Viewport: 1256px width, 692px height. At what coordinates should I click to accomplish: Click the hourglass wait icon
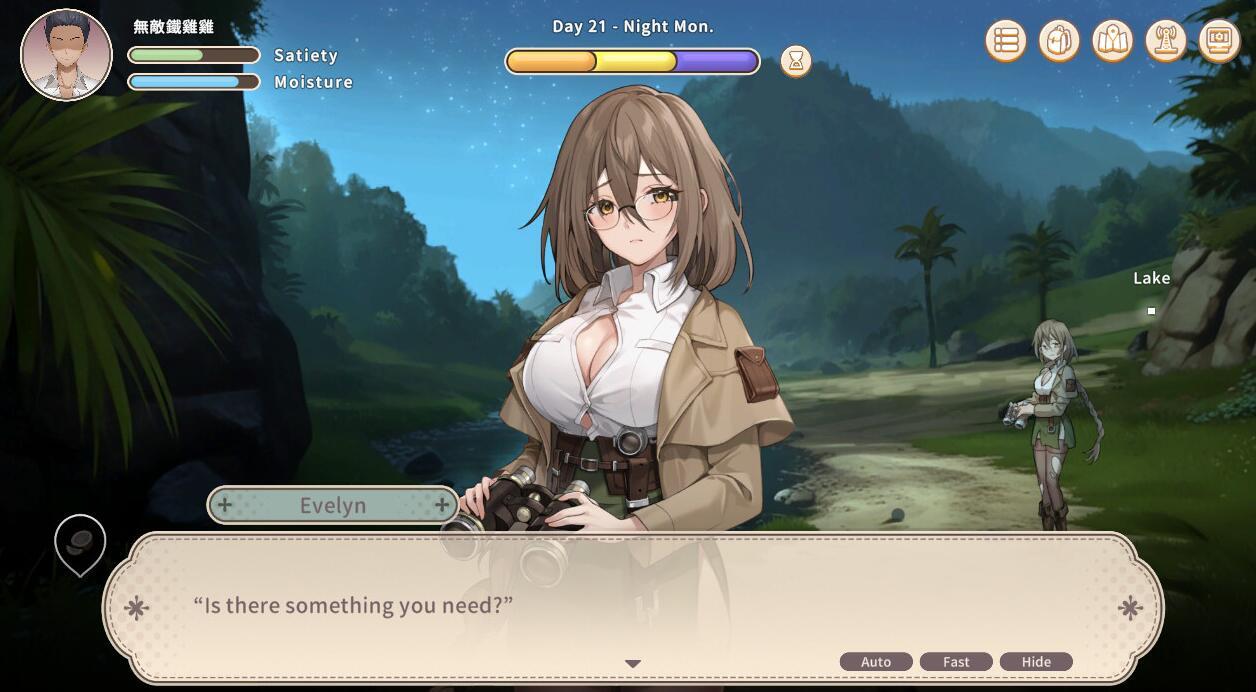coord(796,61)
